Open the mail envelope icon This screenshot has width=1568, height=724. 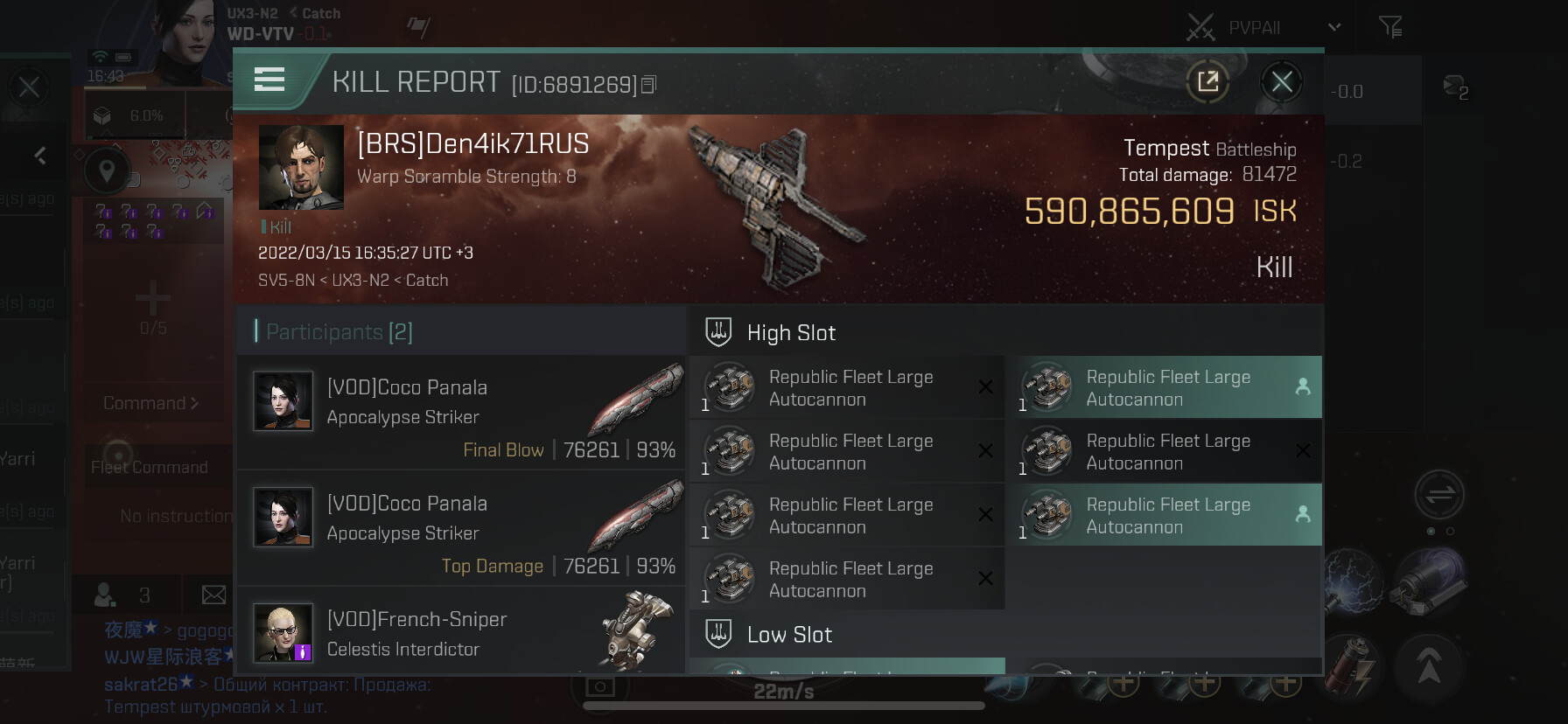pyautogui.click(x=213, y=595)
